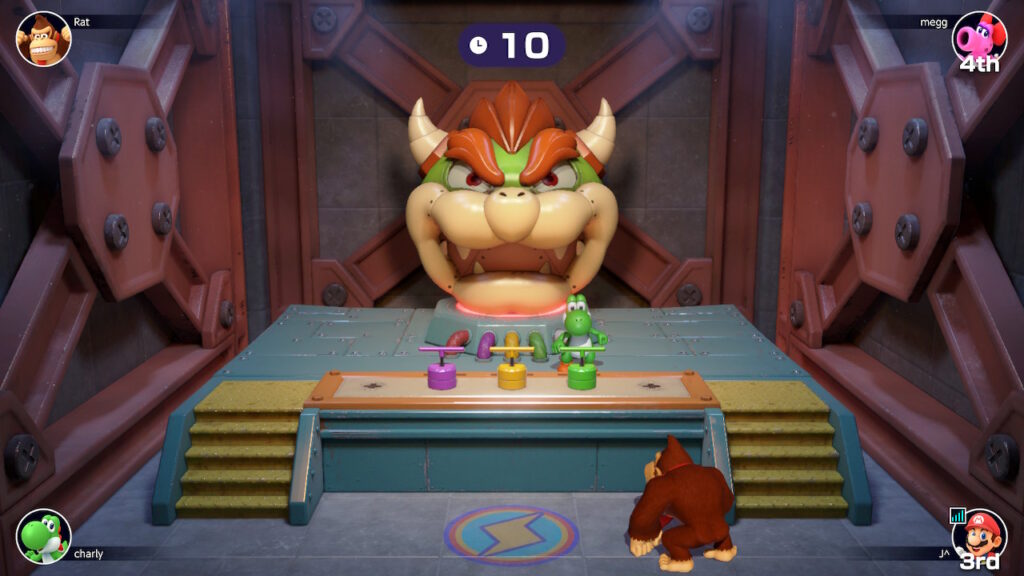Choose Yoshi's portrait for player charly
Screen dimensions: 1024x576
[44, 535]
